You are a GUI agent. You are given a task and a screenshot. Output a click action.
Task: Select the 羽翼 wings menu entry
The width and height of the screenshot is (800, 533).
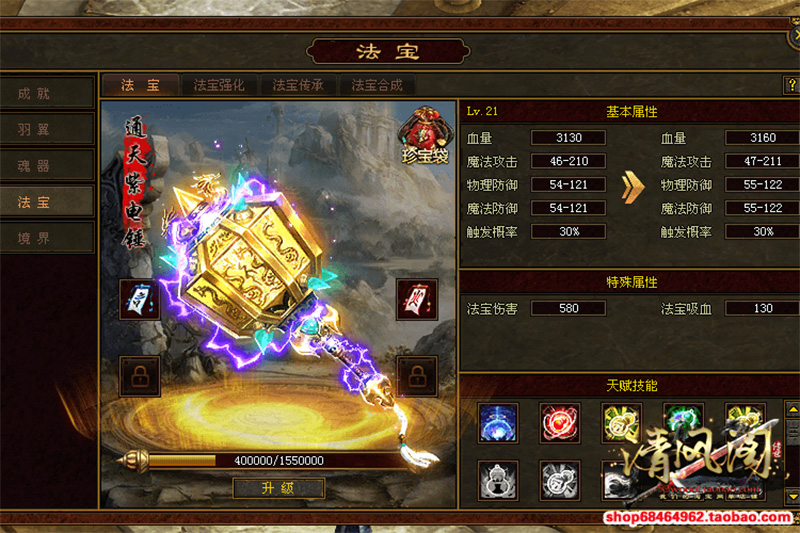(x=47, y=129)
